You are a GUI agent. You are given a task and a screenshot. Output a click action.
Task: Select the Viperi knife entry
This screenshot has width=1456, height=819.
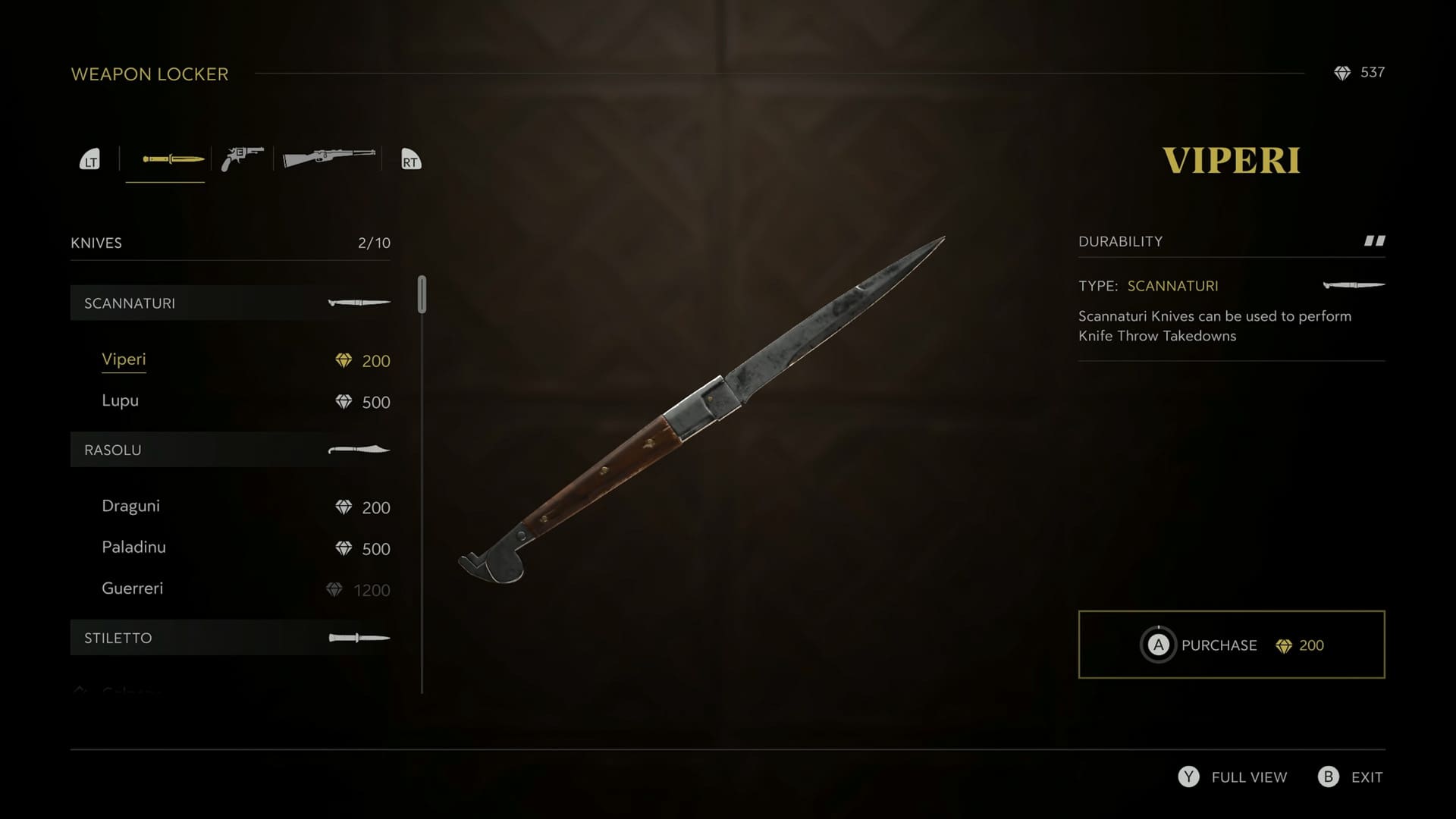pos(124,359)
